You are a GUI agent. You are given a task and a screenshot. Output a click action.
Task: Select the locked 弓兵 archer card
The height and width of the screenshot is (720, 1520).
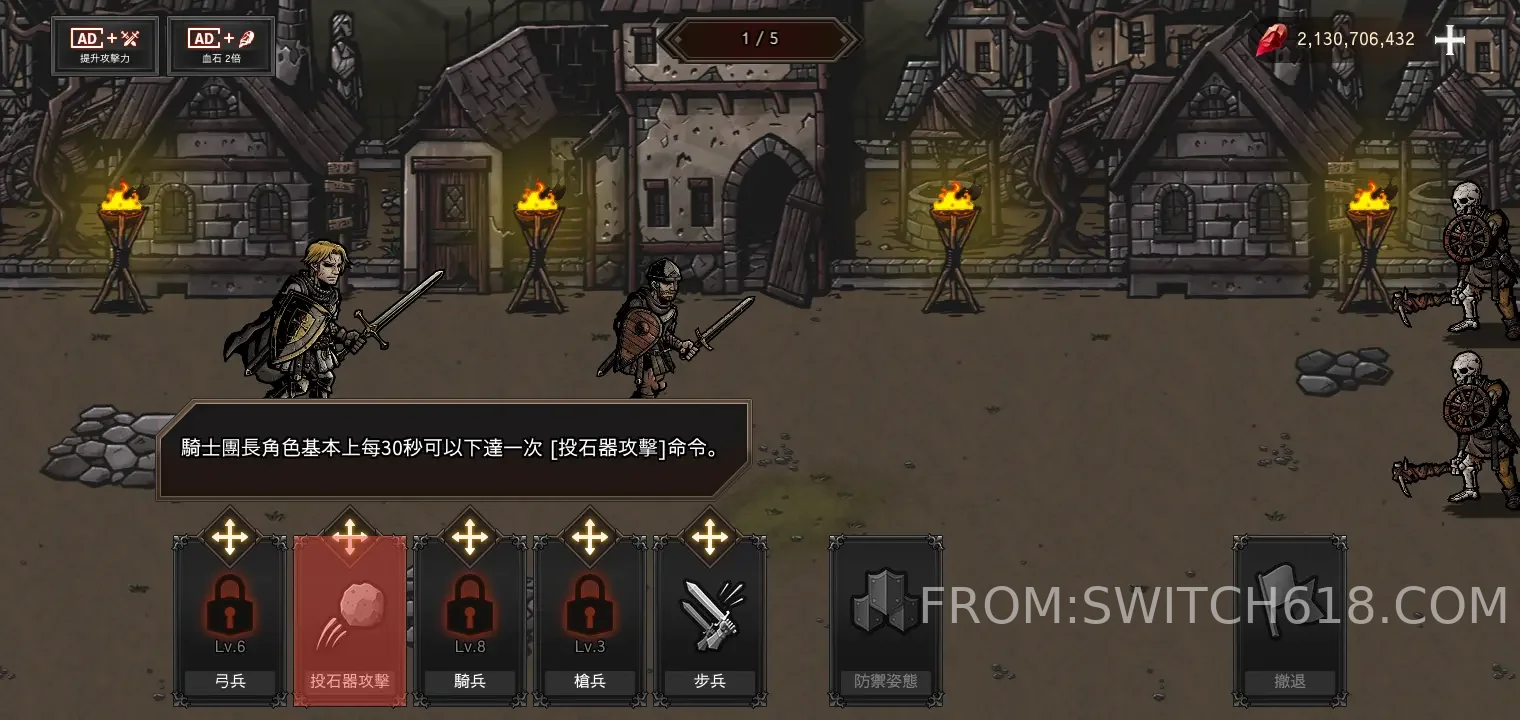click(x=230, y=620)
